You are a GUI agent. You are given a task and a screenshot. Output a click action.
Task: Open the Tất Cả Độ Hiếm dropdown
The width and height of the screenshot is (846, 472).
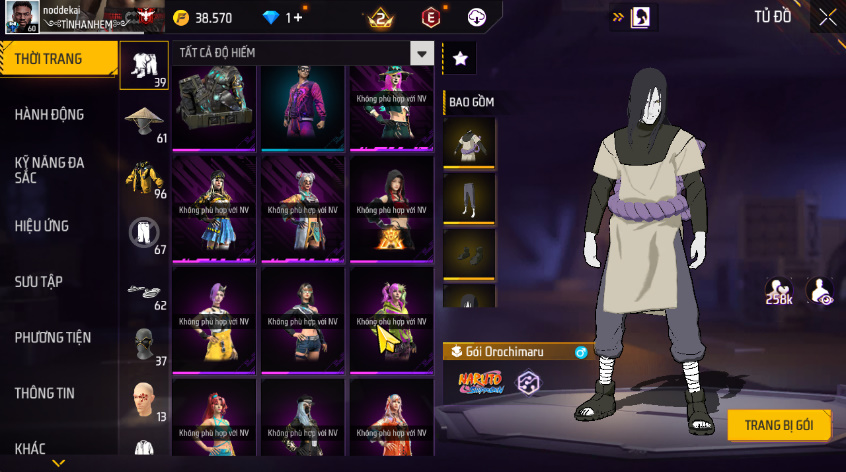tap(423, 54)
